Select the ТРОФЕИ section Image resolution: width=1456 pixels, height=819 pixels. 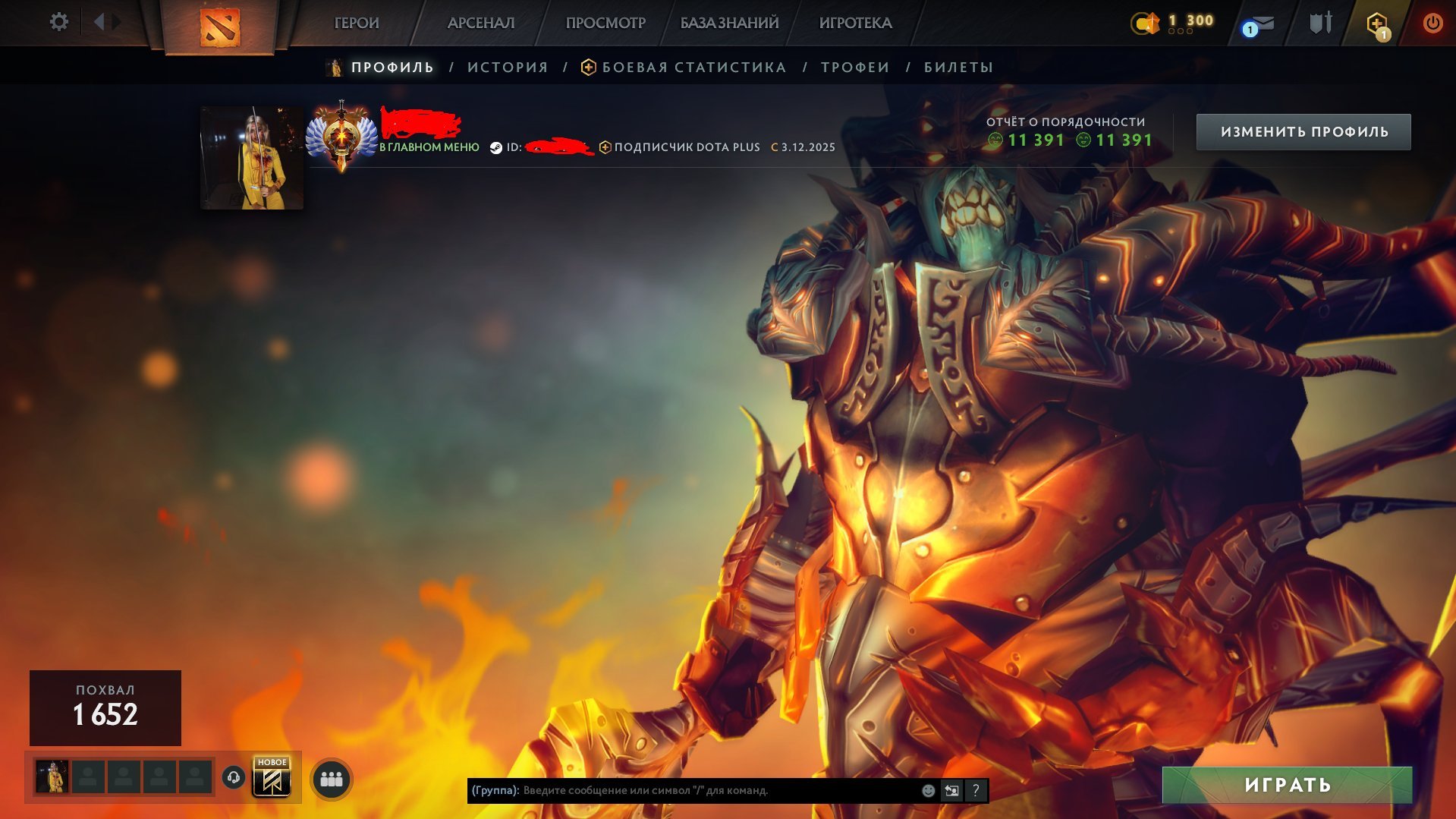(853, 67)
